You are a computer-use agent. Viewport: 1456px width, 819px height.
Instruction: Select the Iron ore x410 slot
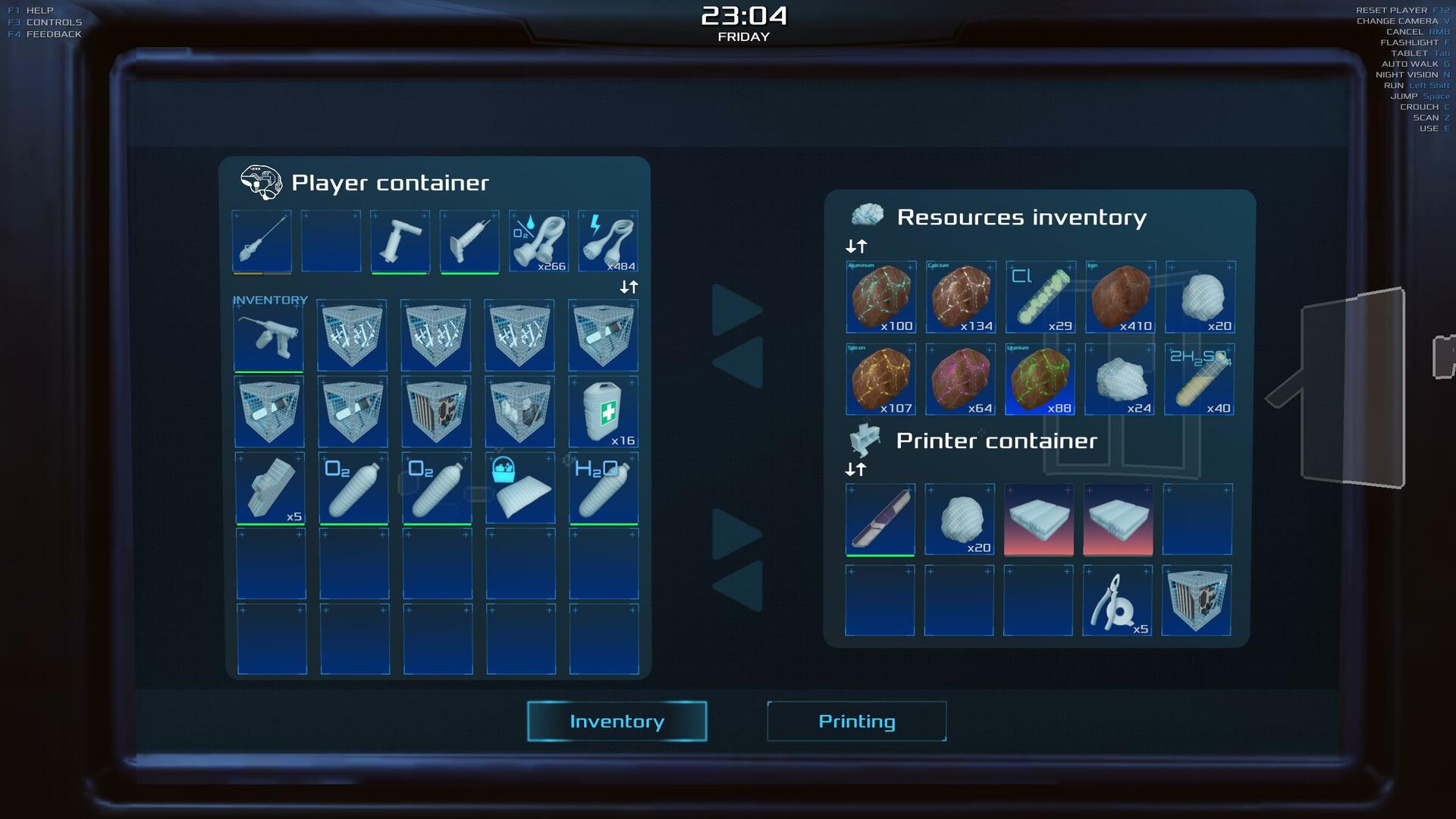tap(1120, 297)
